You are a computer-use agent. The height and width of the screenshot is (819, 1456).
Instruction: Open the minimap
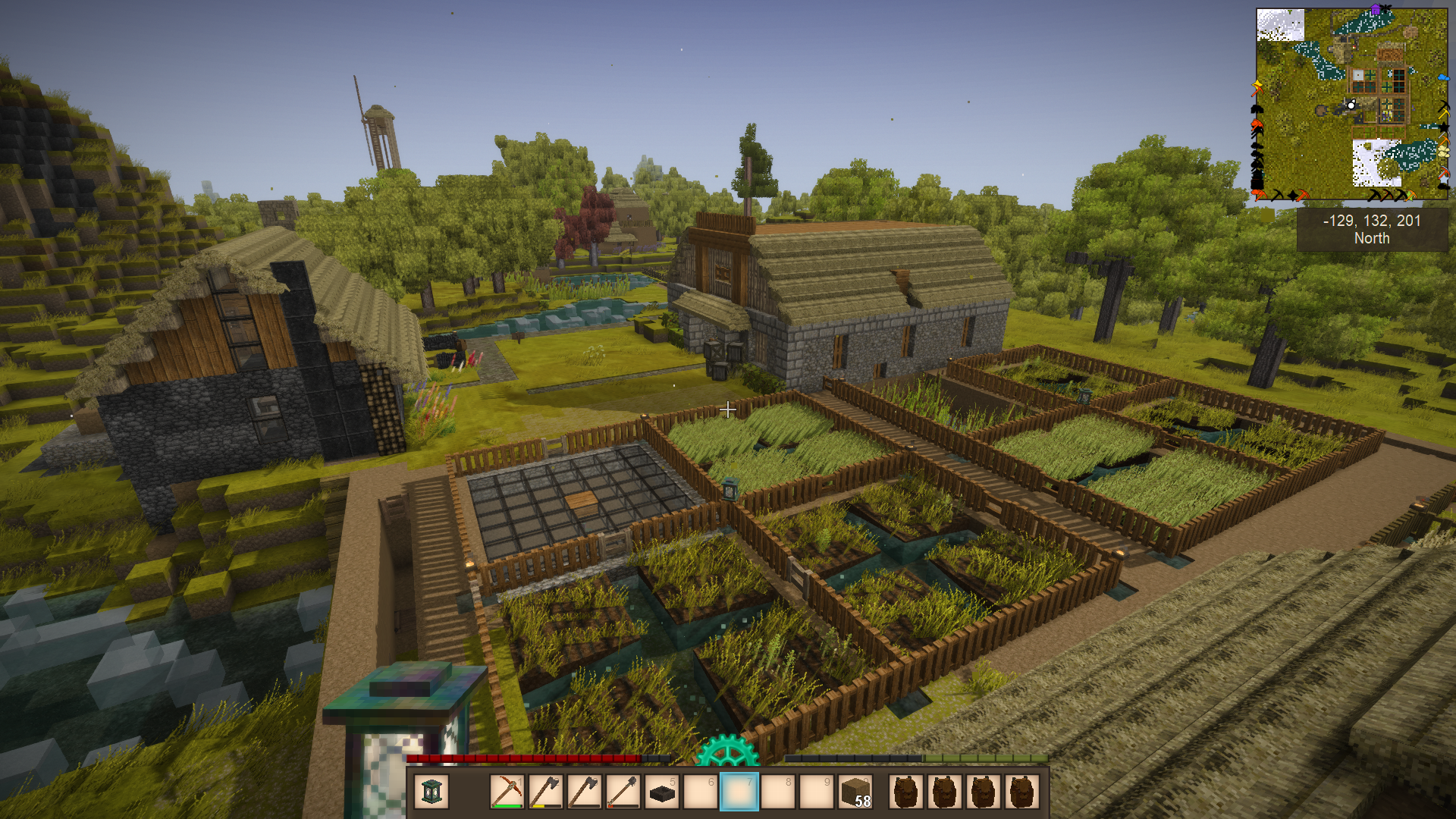pos(1351,104)
